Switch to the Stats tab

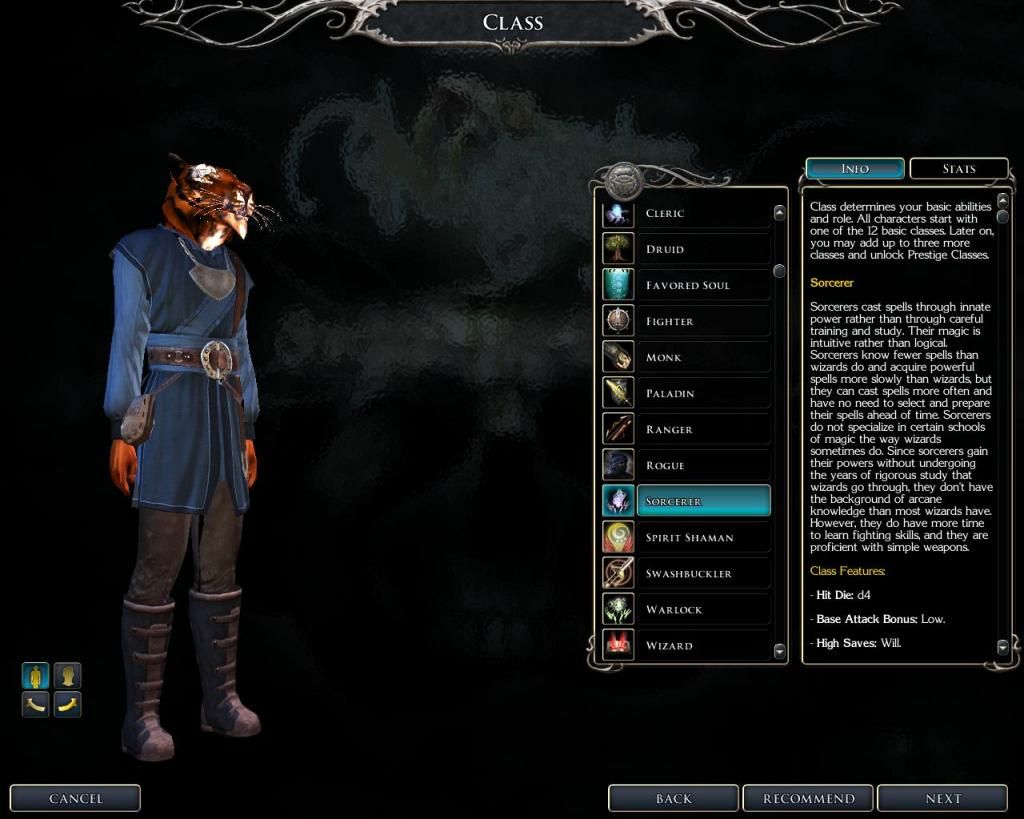click(x=958, y=169)
